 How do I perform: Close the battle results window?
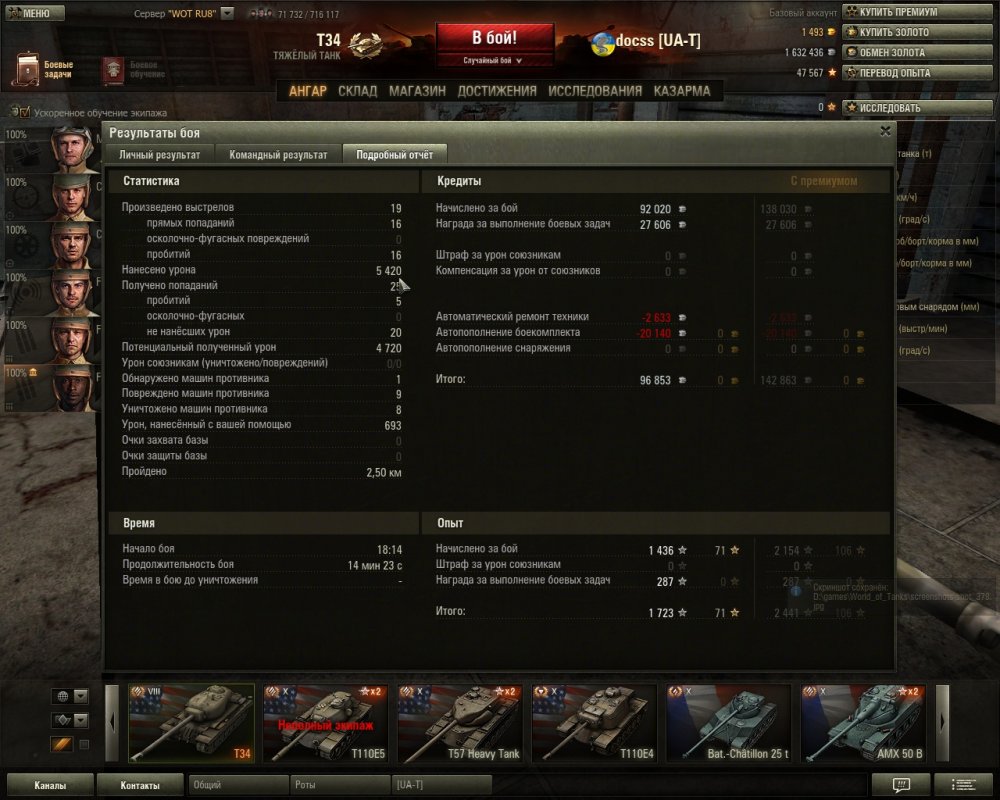pyautogui.click(x=885, y=131)
